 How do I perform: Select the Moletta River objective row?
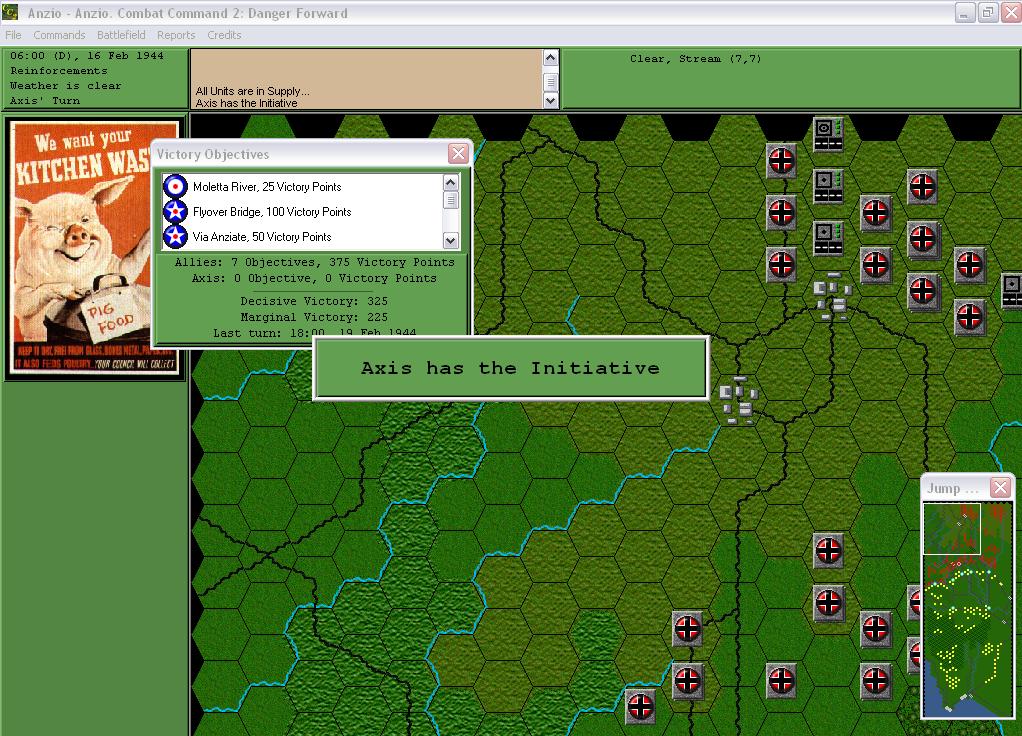pos(267,187)
